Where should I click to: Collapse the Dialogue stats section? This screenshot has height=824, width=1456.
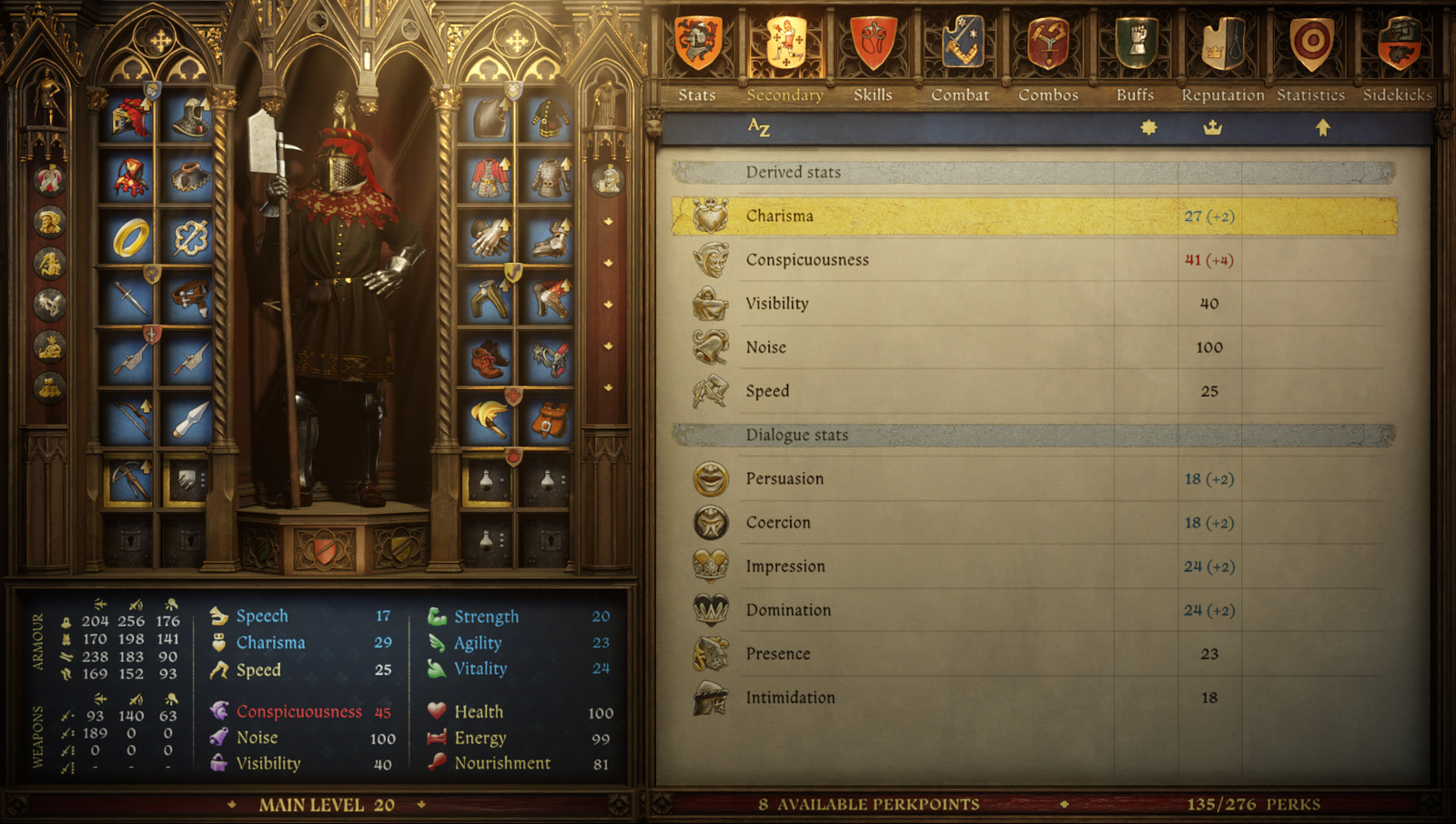[796, 435]
